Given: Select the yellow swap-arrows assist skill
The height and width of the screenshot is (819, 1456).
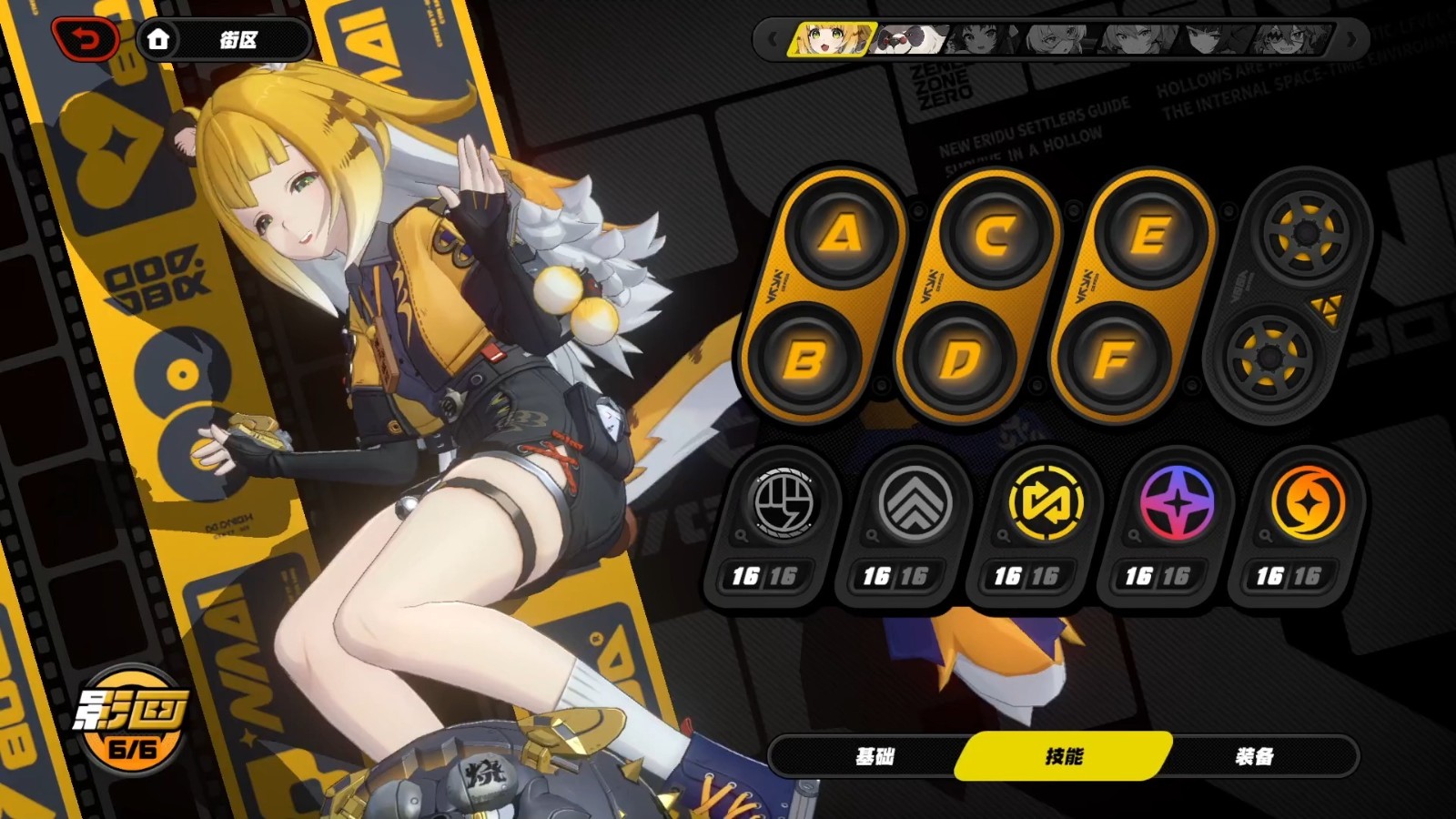Looking at the screenshot, I should coord(1046,503).
